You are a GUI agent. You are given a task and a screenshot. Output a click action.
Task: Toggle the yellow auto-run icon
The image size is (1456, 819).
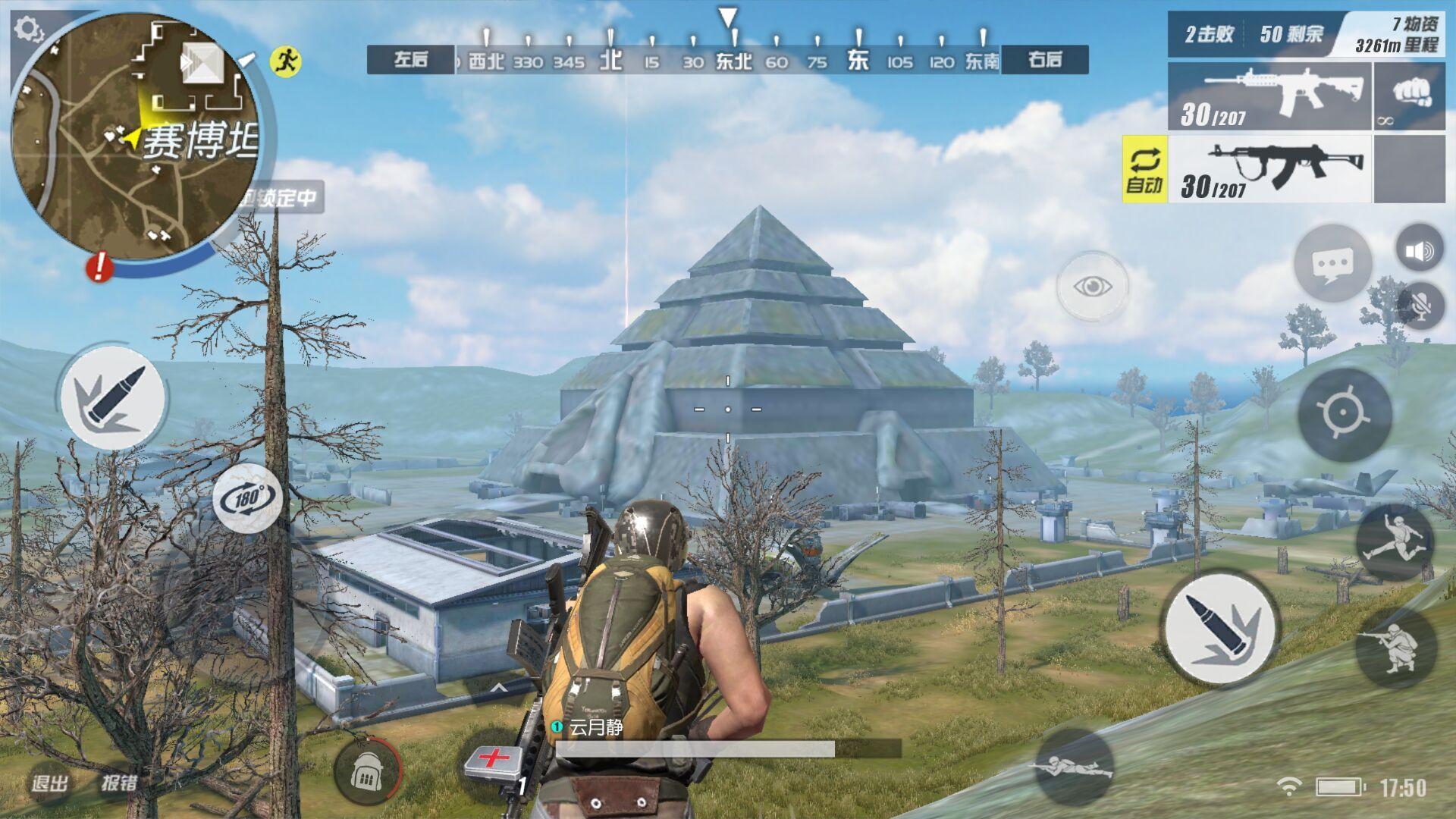pyautogui.click(x=286, y=61)
